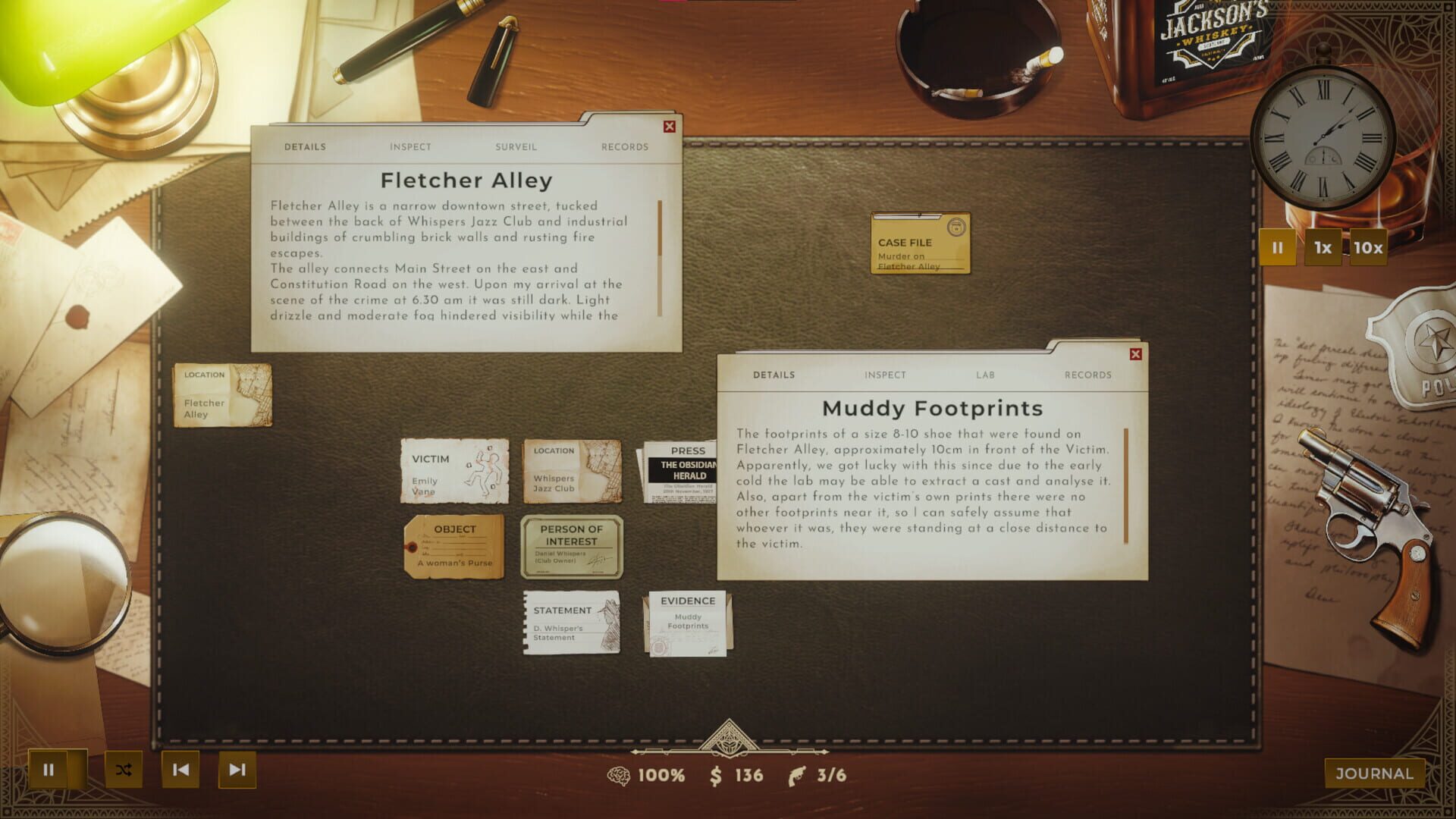Switch to the INSPECT tab on Fletcher Alley
Image resolution: width=1456 pixels, height=819 pixels.
410,146
